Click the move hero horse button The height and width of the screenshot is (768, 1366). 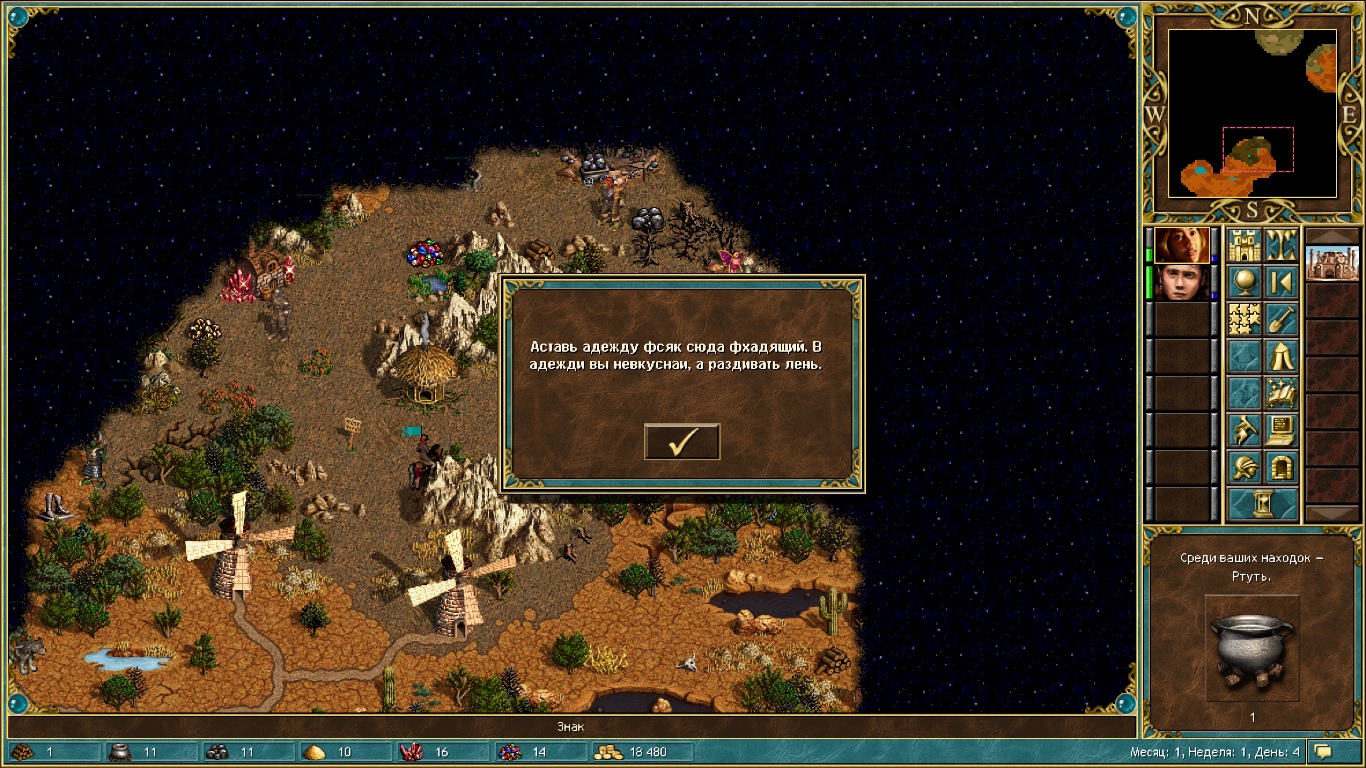tap(1244, 430)
